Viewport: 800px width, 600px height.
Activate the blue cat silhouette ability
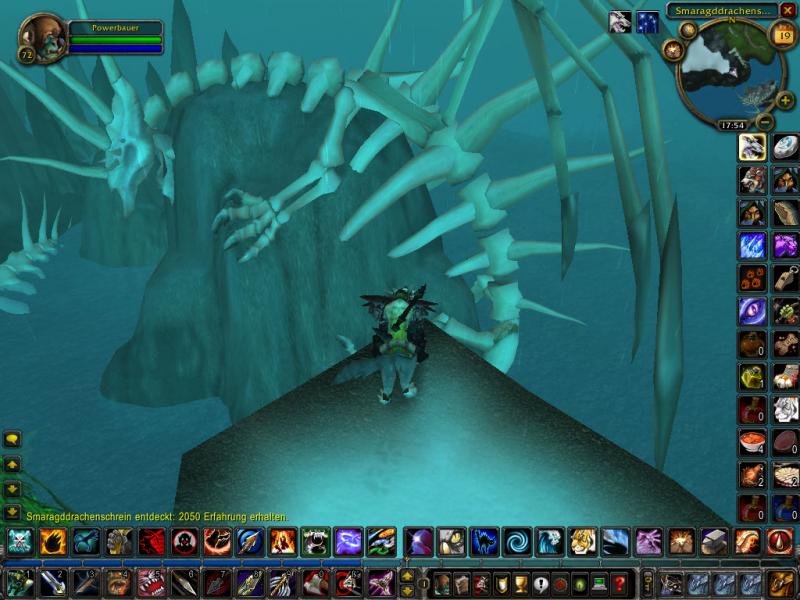click(484, 542)
